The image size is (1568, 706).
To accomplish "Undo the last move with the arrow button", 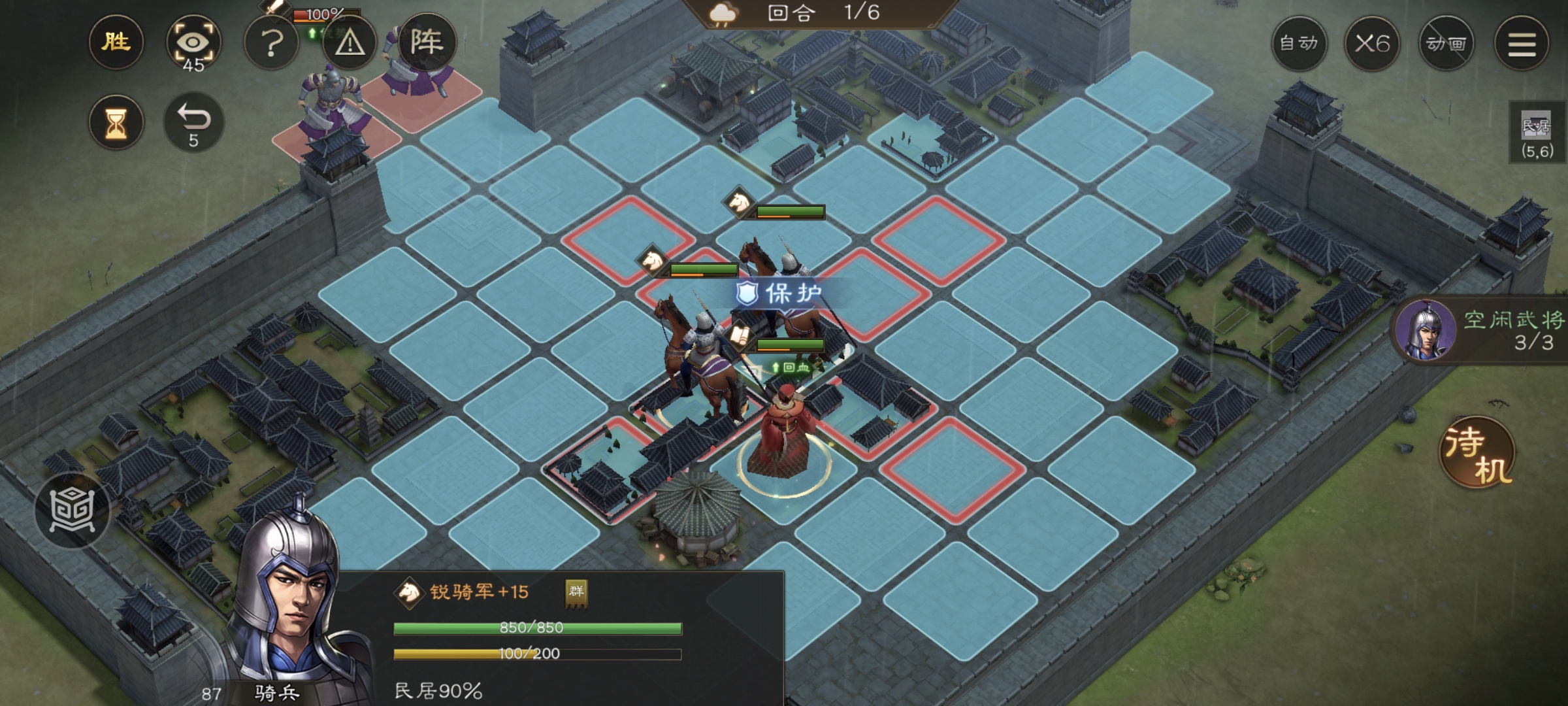I will (193, 122).
